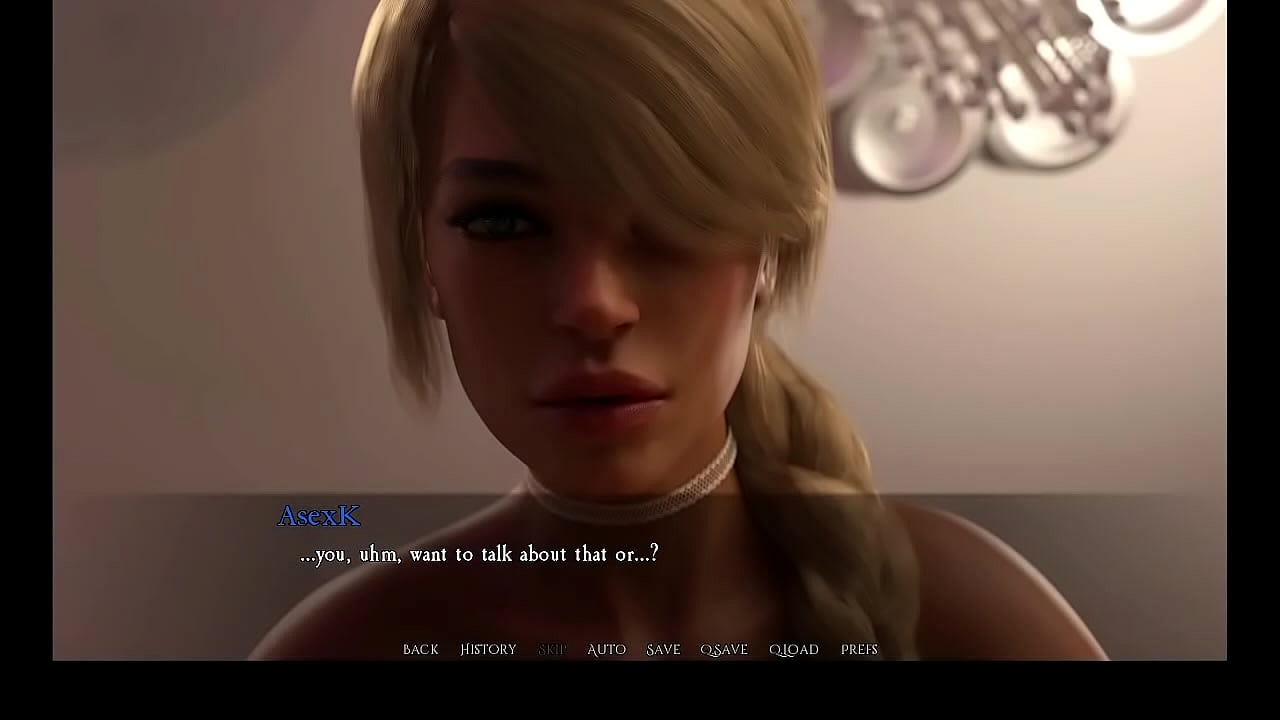Click the dialogue window to continue story
1280x720 pixels.
tap(640, 560)
